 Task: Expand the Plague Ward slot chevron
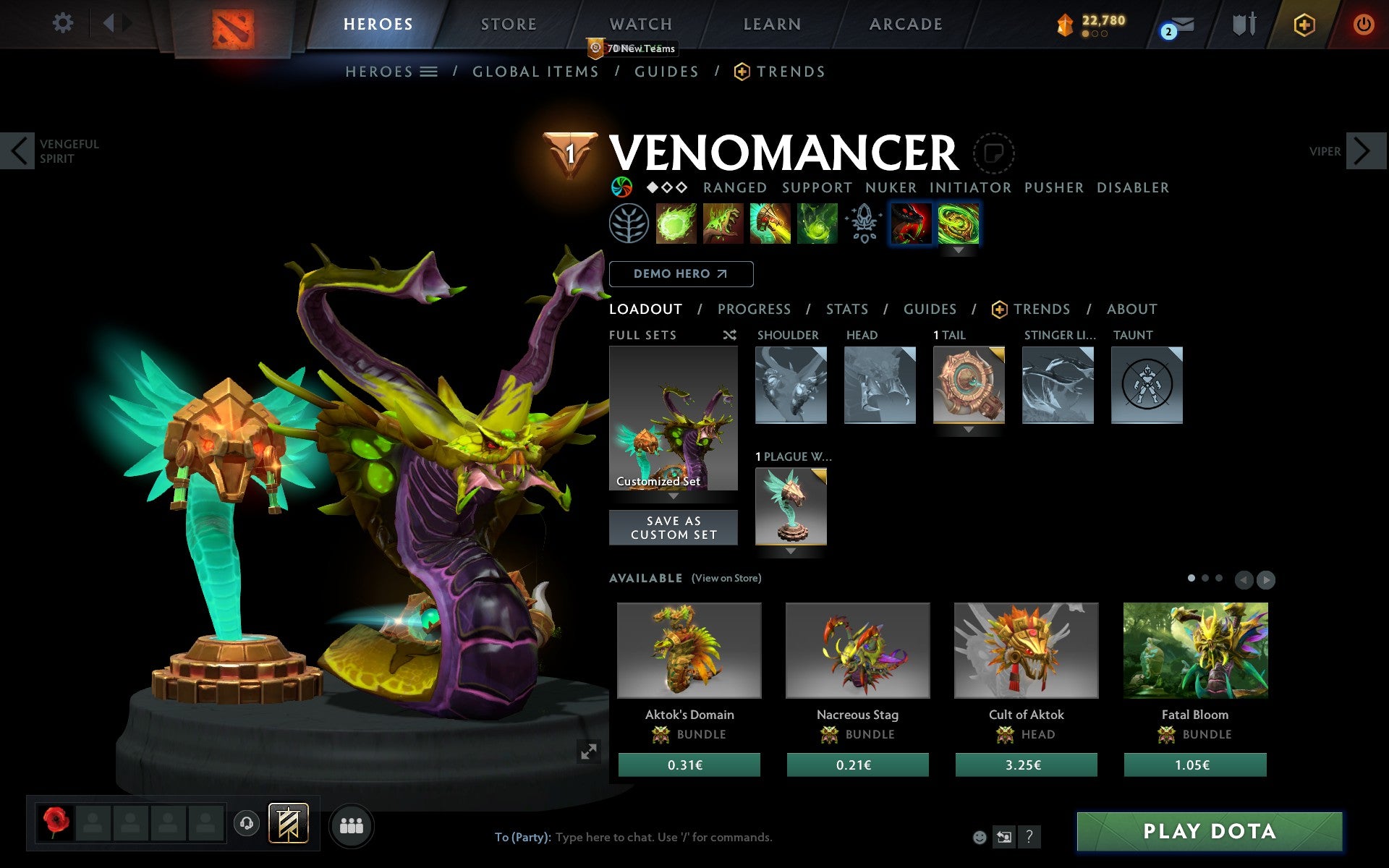[790, 551]
